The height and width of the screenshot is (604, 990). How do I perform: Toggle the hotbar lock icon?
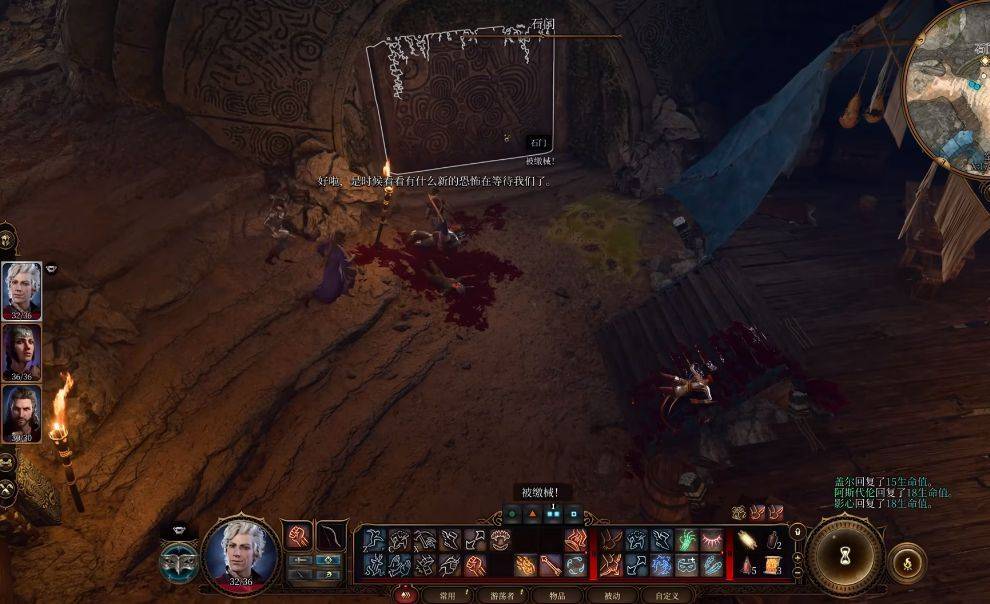pos(796,533)
